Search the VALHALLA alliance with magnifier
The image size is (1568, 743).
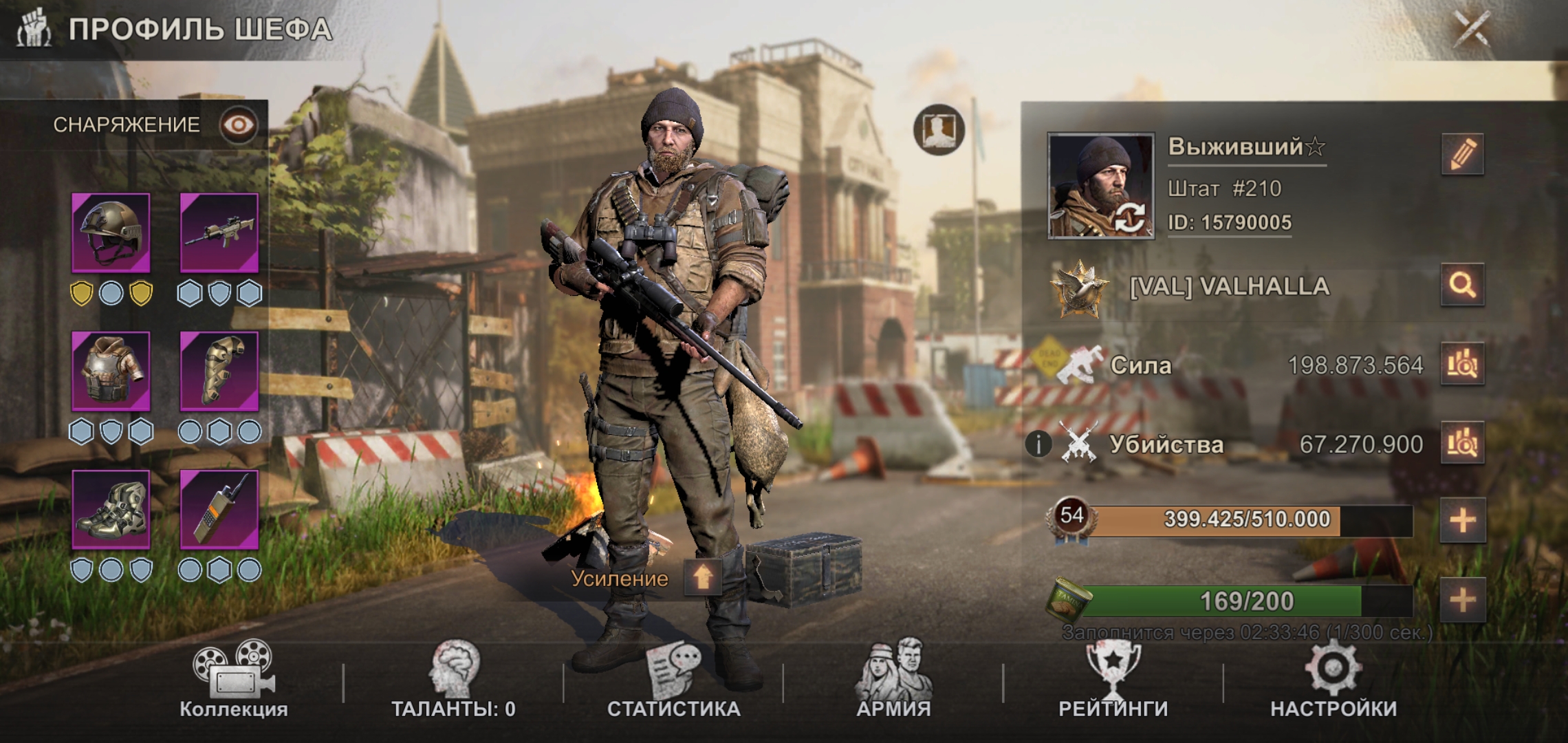tap(1462, 284)
